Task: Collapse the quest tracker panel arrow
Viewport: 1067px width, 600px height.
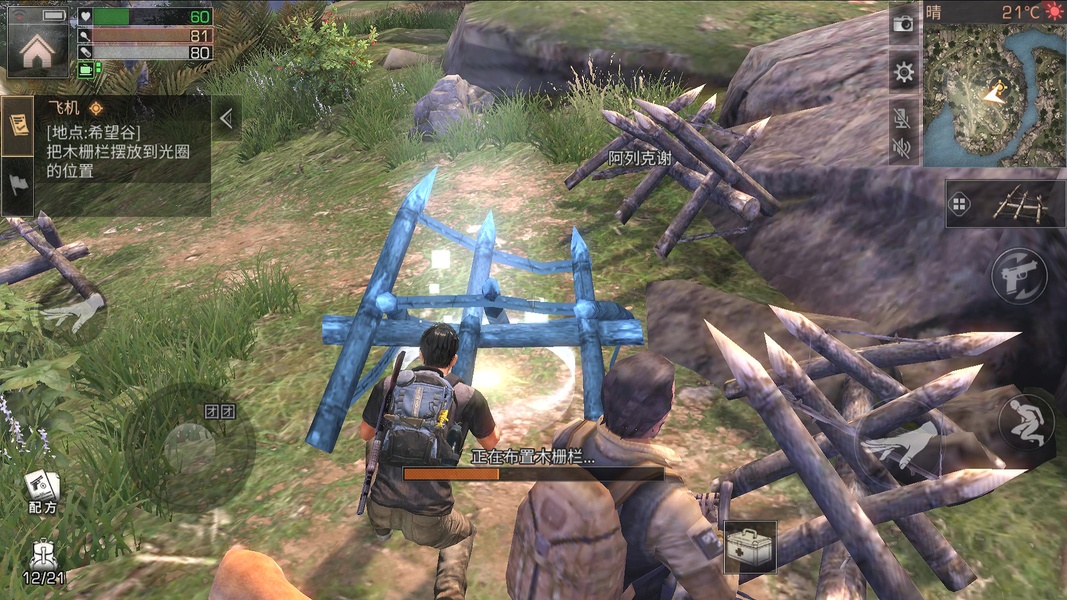Action: coord(227,118)
